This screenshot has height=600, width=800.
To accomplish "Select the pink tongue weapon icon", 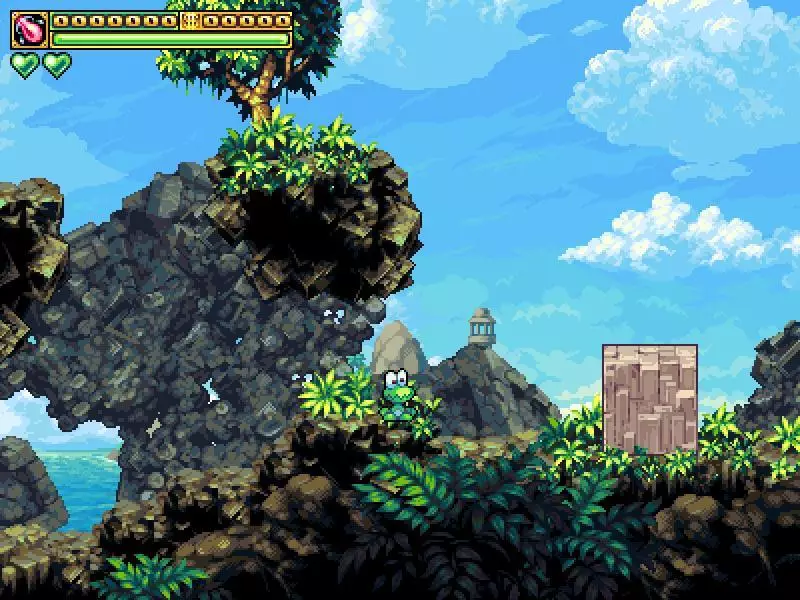I will pos(30,30).
